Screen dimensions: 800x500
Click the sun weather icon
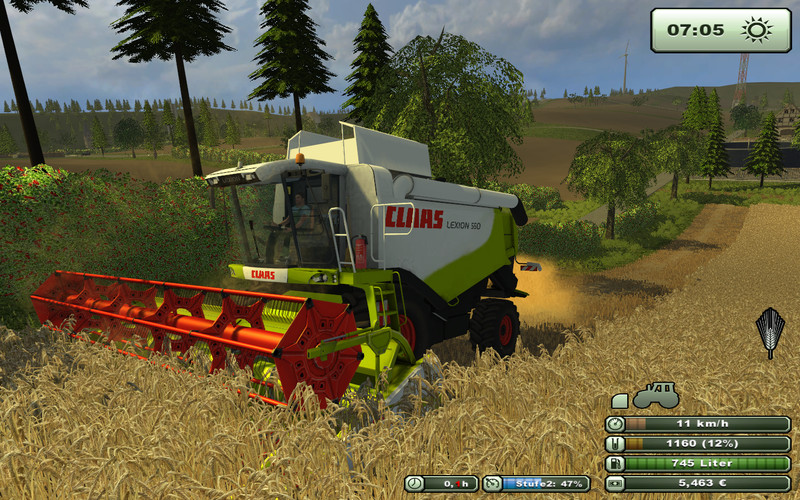(x=757, y=30)
